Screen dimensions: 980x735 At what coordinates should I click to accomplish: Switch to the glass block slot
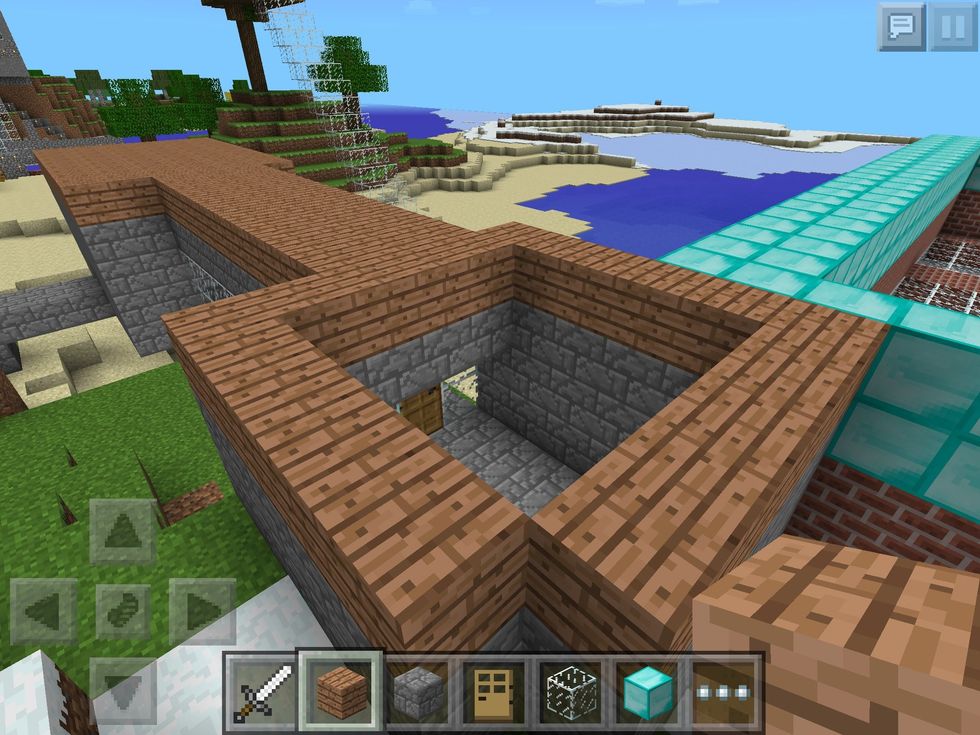click(x=570, y=692)
